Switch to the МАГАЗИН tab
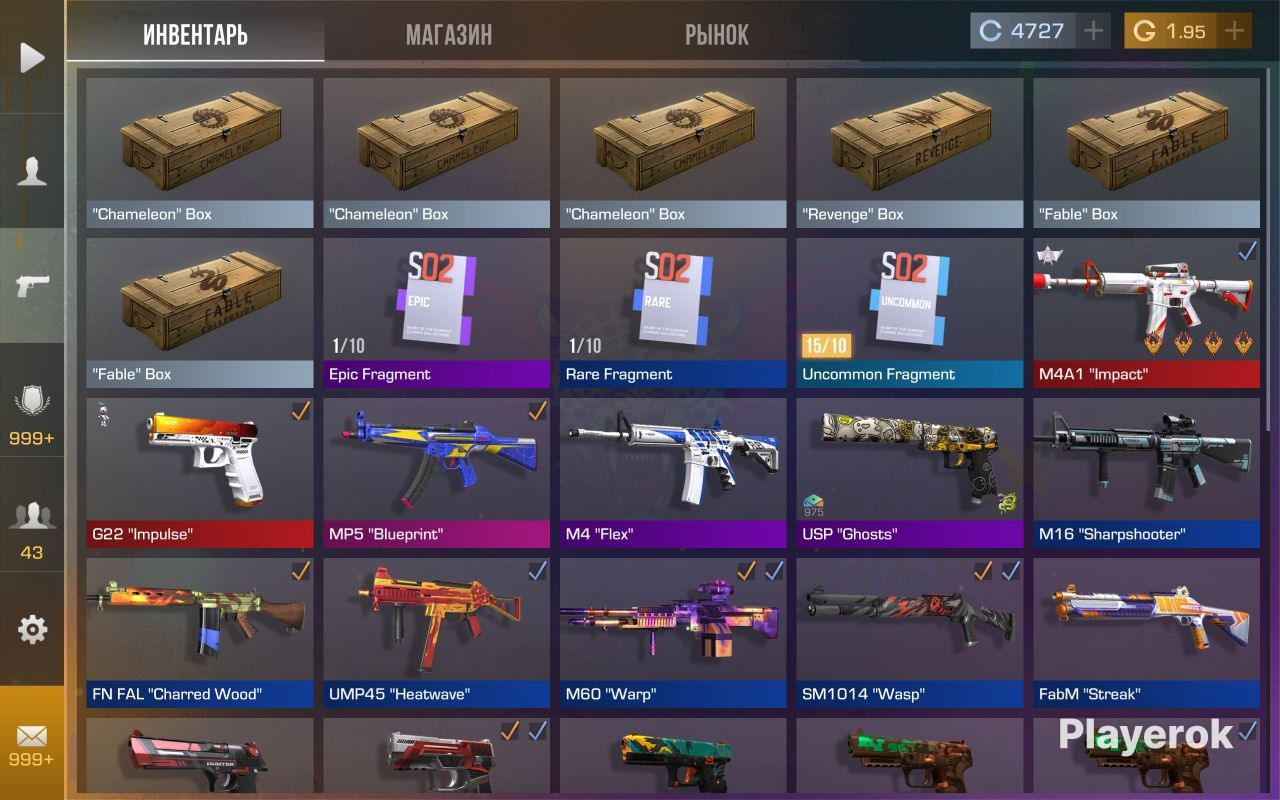Viewport: 1280px width, 800px height. [x=449, y=34]
